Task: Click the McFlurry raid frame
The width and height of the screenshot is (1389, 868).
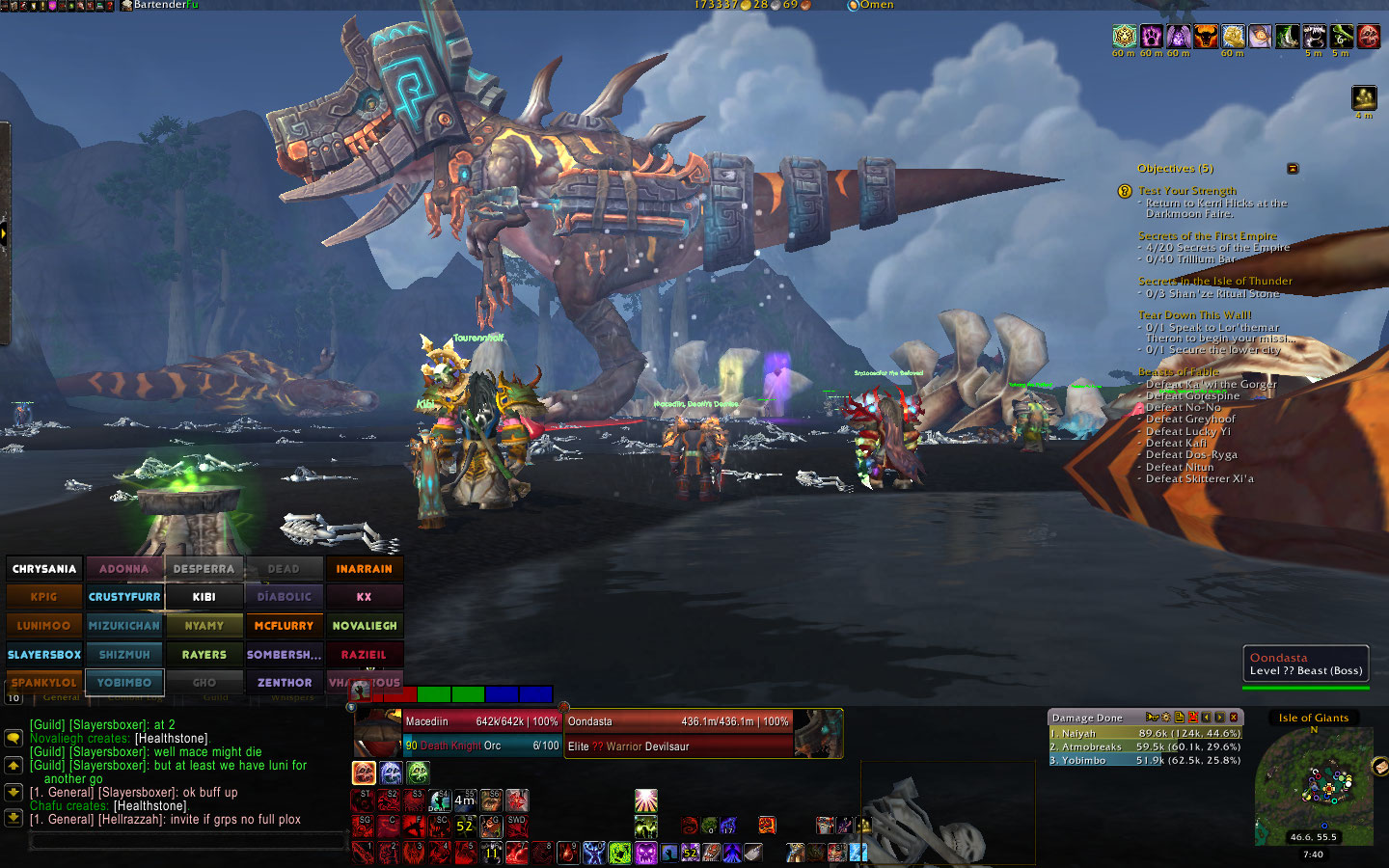Action: [284, 626]
